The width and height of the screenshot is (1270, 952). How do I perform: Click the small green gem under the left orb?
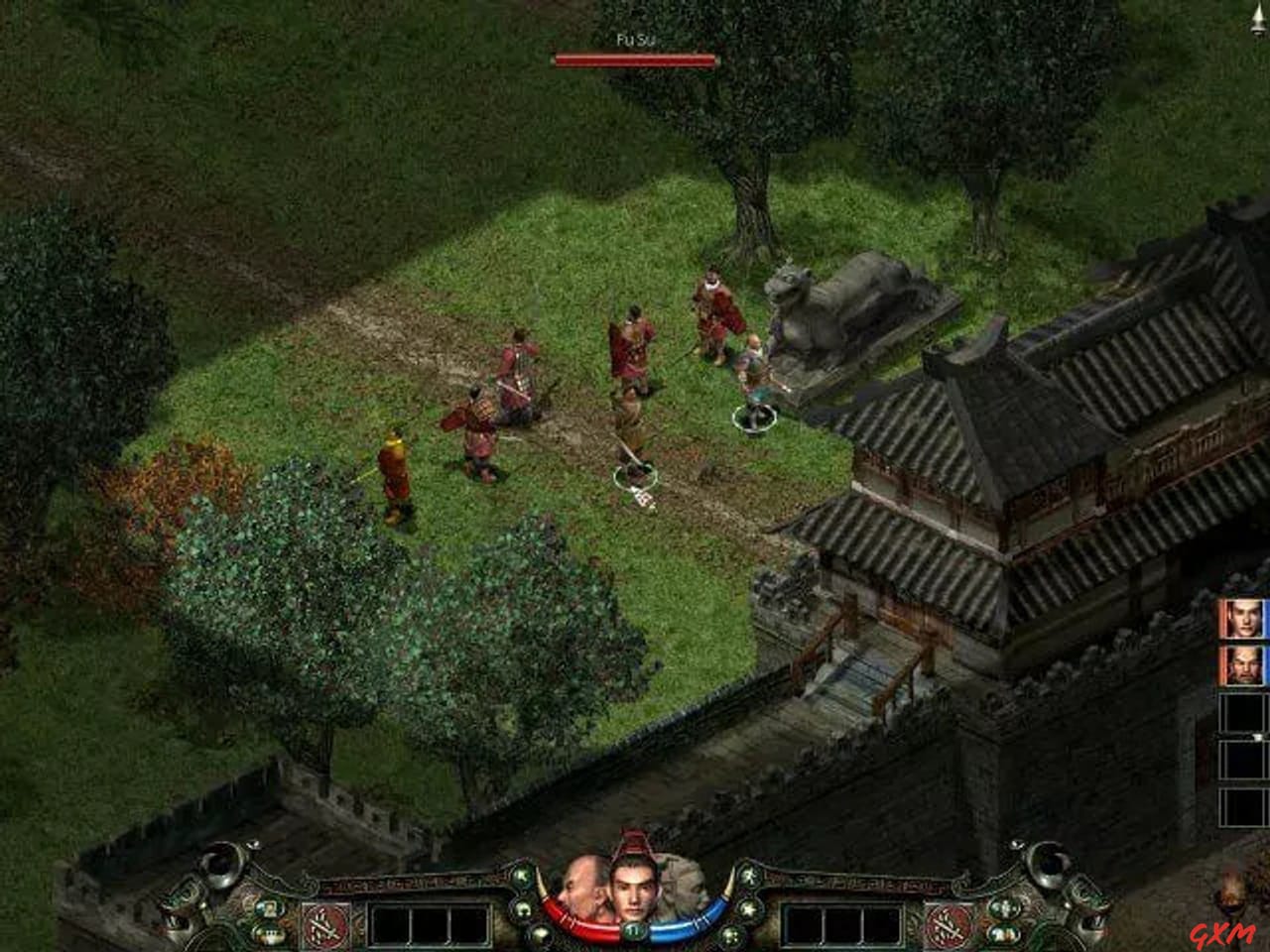tap(523, 909)
